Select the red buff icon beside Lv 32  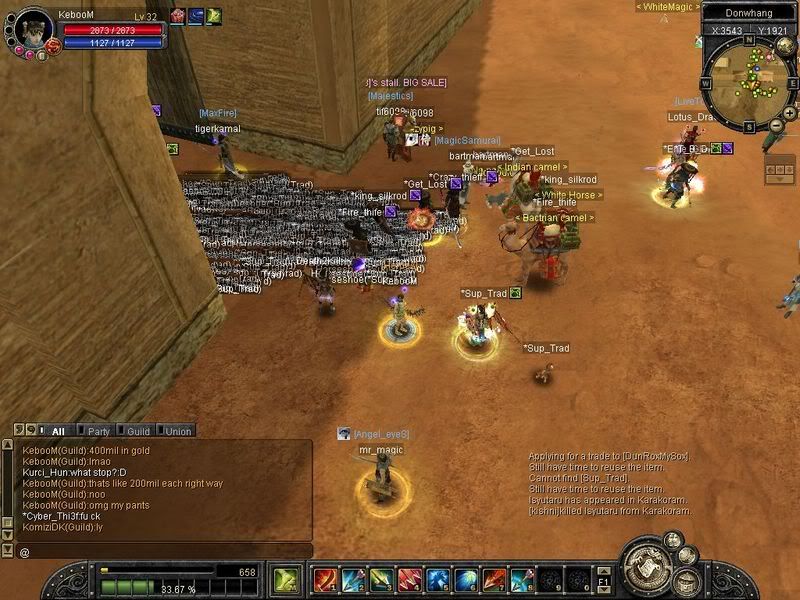(177, 15)
